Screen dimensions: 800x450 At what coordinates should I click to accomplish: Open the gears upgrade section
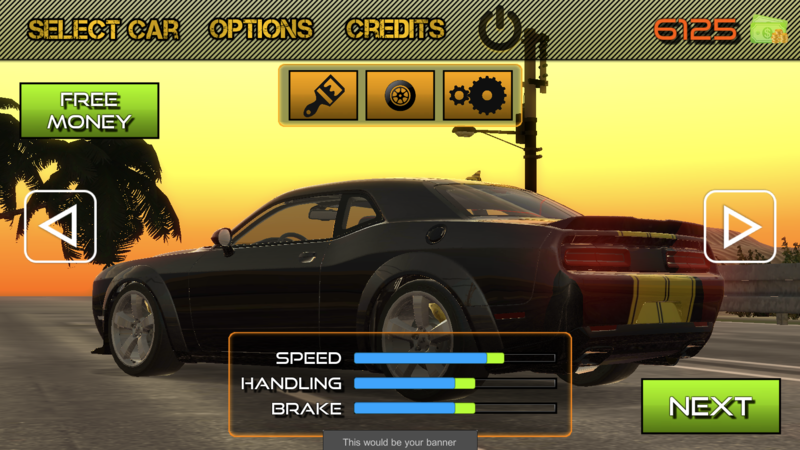tap(478, 96)
